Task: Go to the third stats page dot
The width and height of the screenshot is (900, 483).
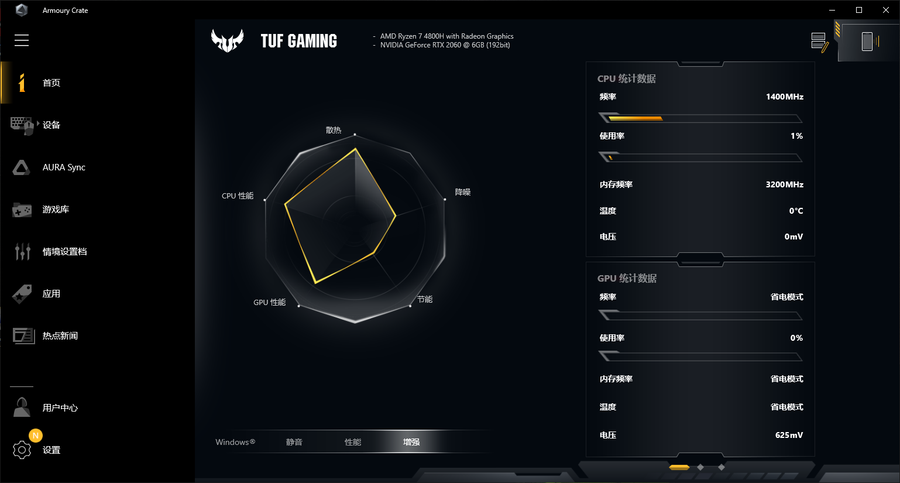Action: pos(721,467)
